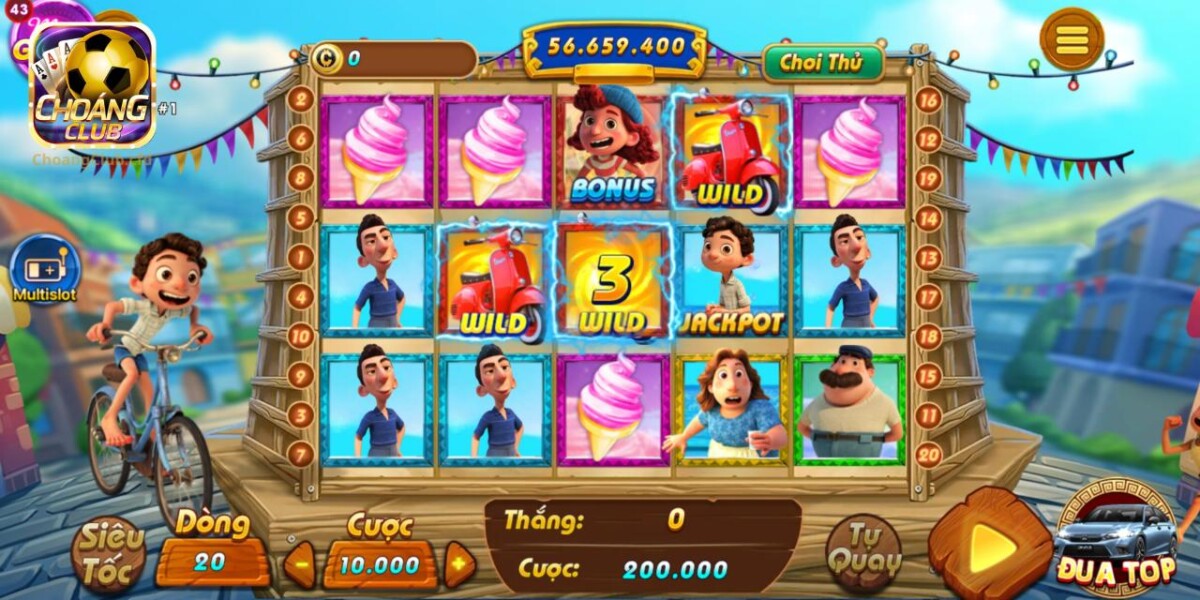Screen dimensions: 1200x600
Task: Click the Choáng Club logo overlay
Action: 93,86
